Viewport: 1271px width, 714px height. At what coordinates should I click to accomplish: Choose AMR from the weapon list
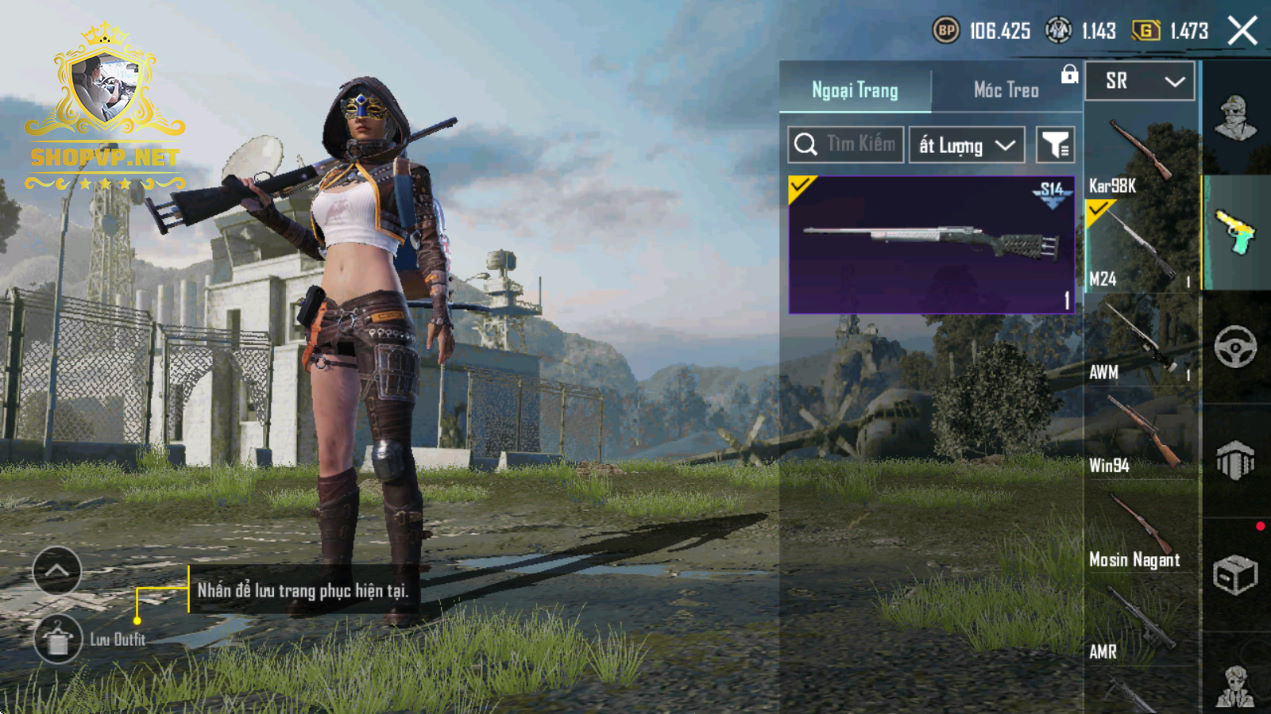tap(1141, 623)
